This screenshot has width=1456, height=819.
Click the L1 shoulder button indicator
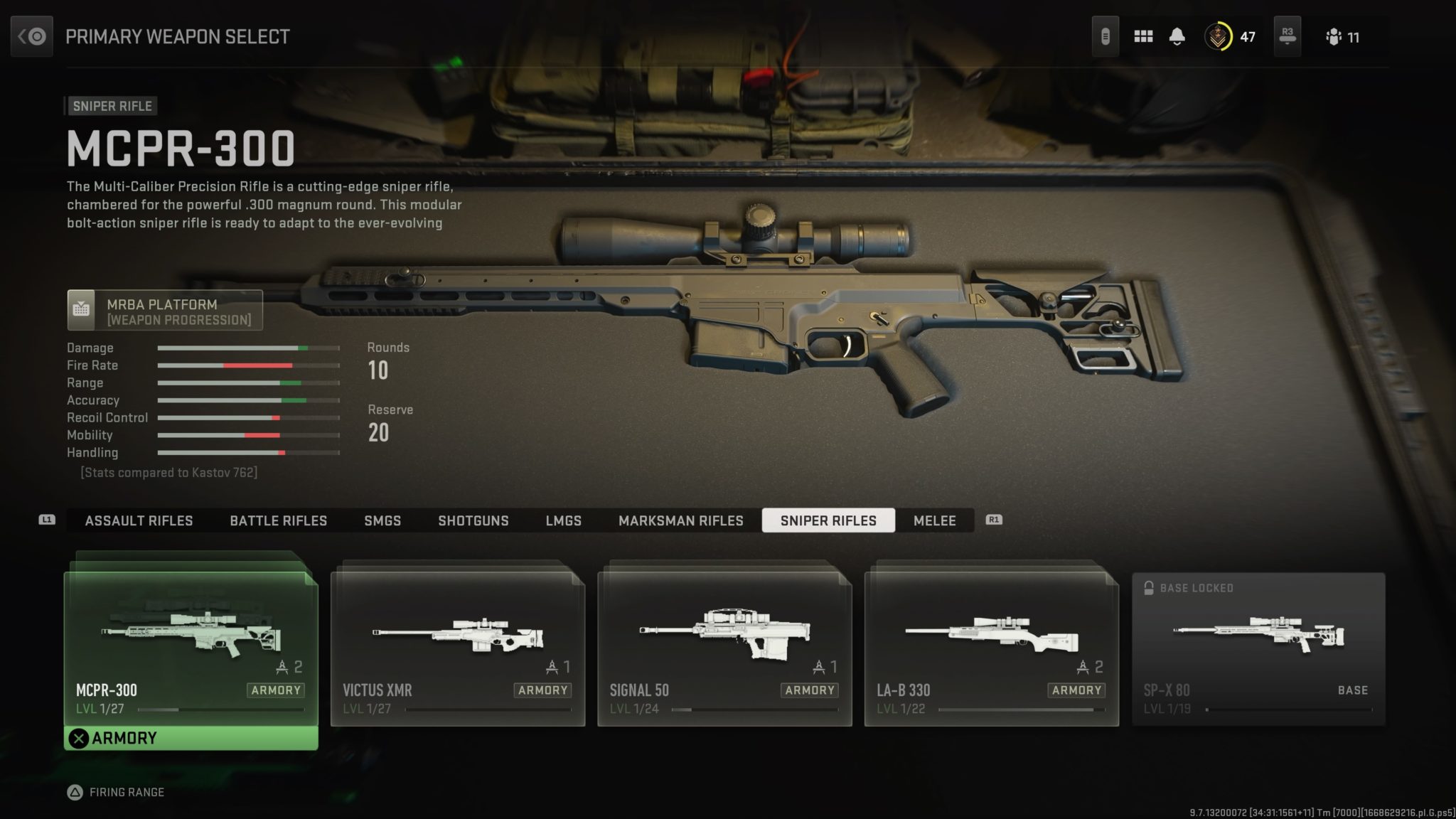click(45, 520)
